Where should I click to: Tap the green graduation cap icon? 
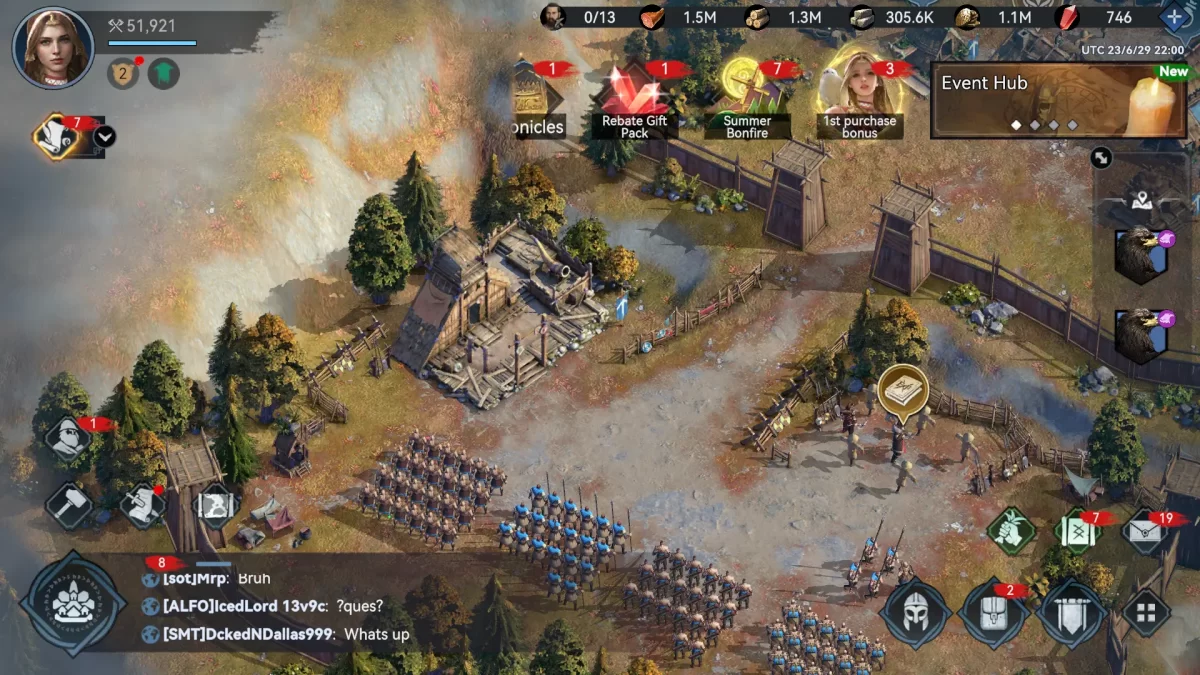(x=164, y=73)
